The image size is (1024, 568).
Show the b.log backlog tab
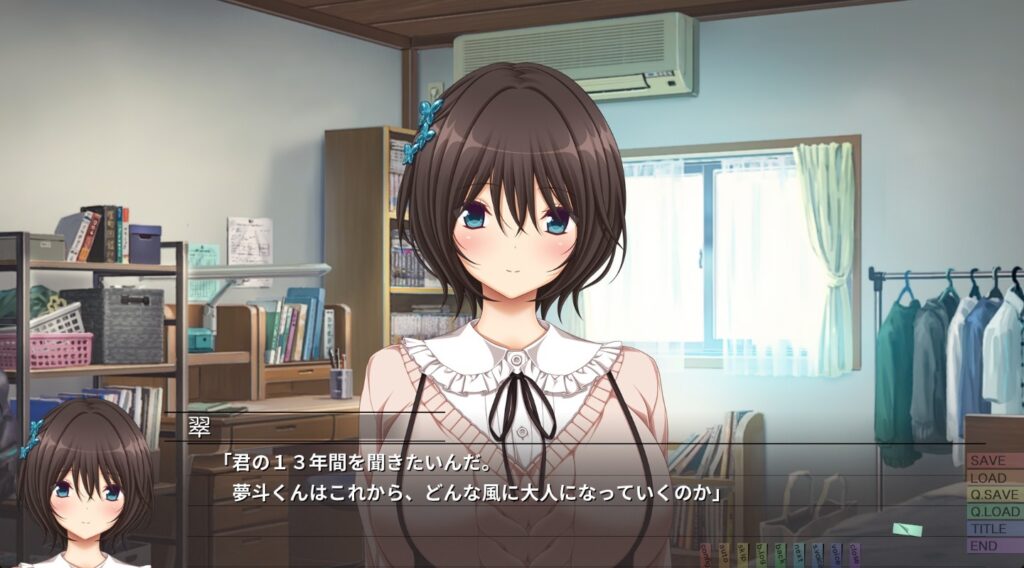point(761,555)
